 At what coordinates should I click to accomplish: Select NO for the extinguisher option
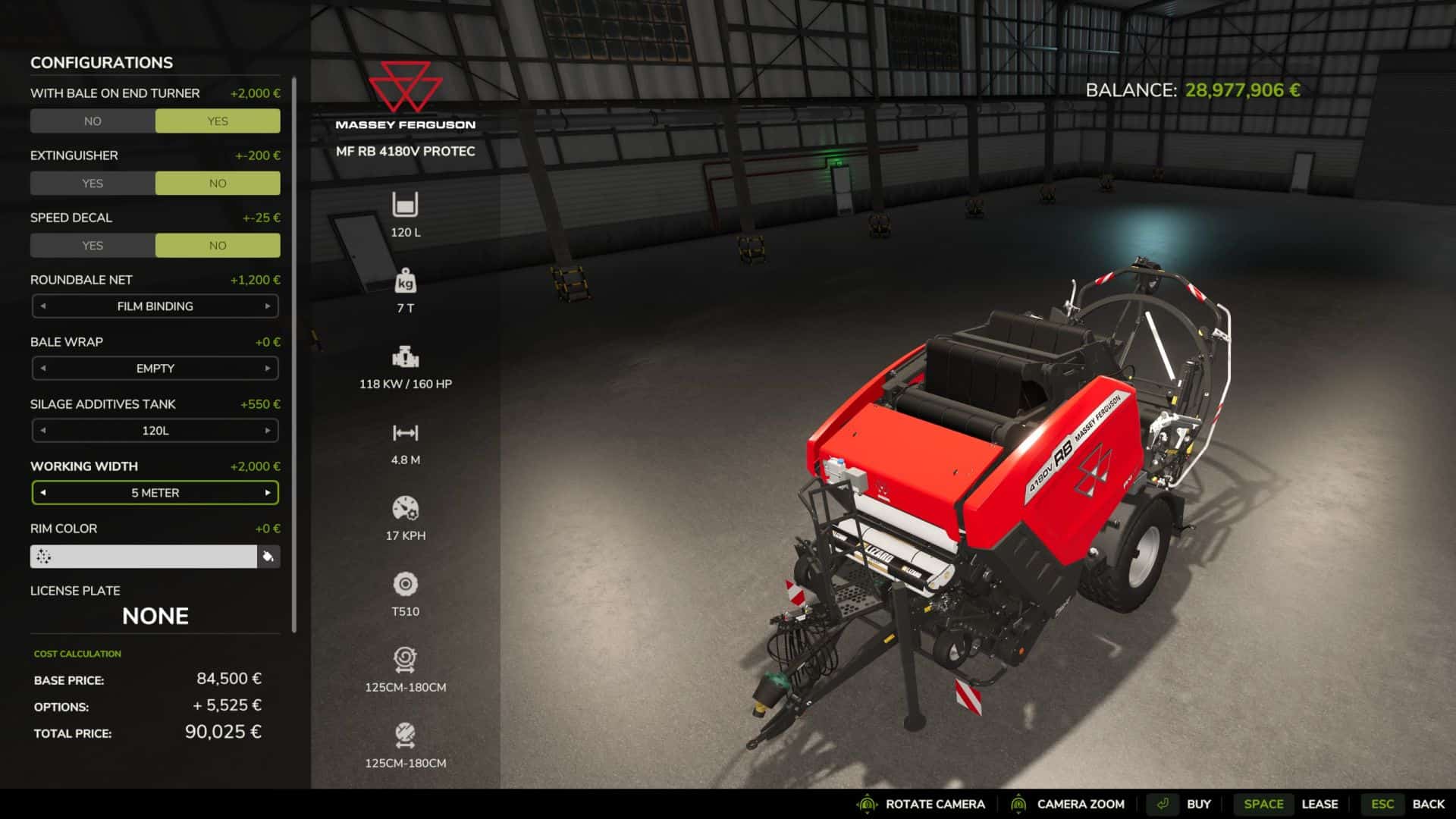(x=218, y=184)
